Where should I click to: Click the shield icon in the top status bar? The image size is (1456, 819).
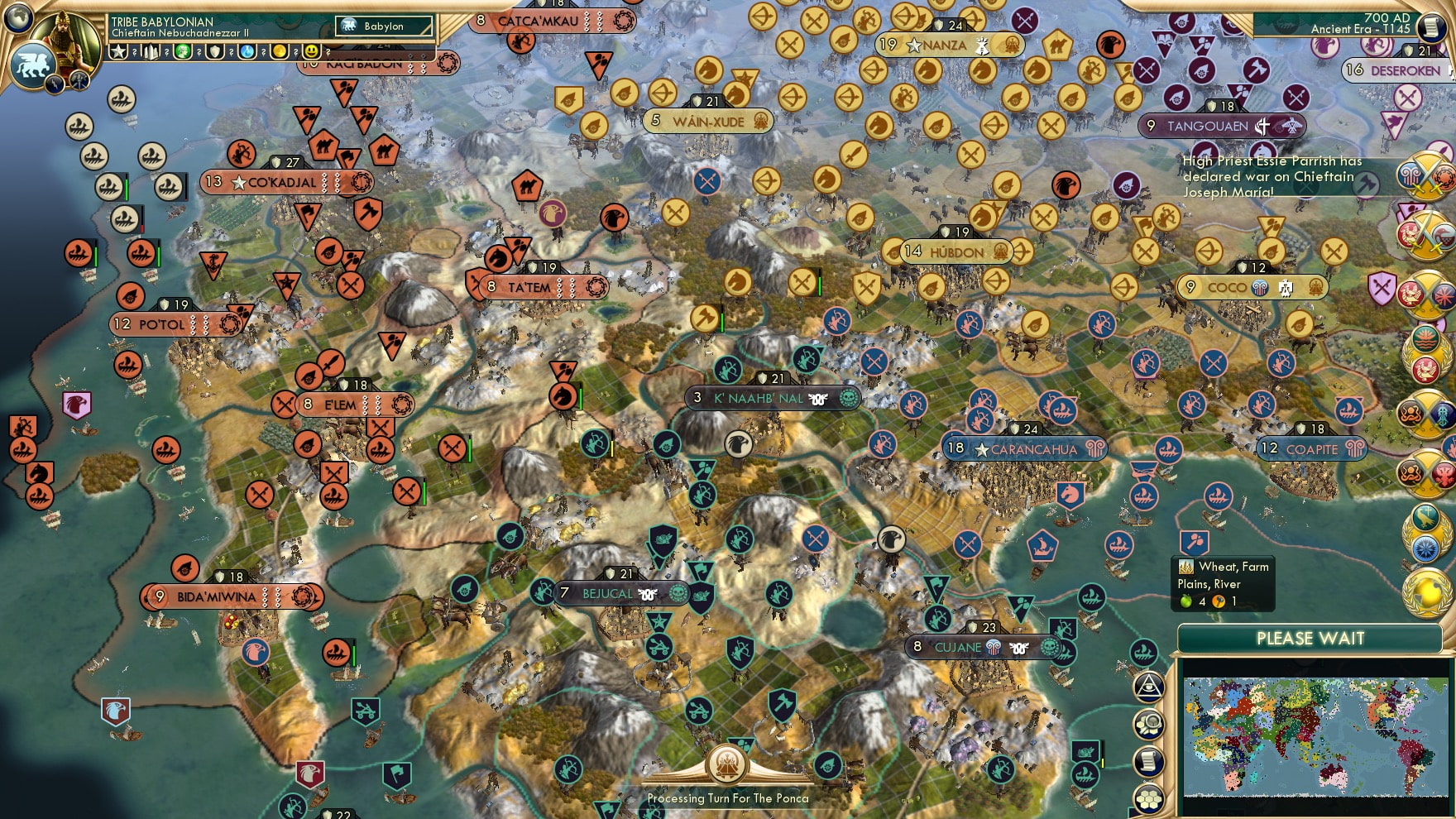tap(214, 52)
